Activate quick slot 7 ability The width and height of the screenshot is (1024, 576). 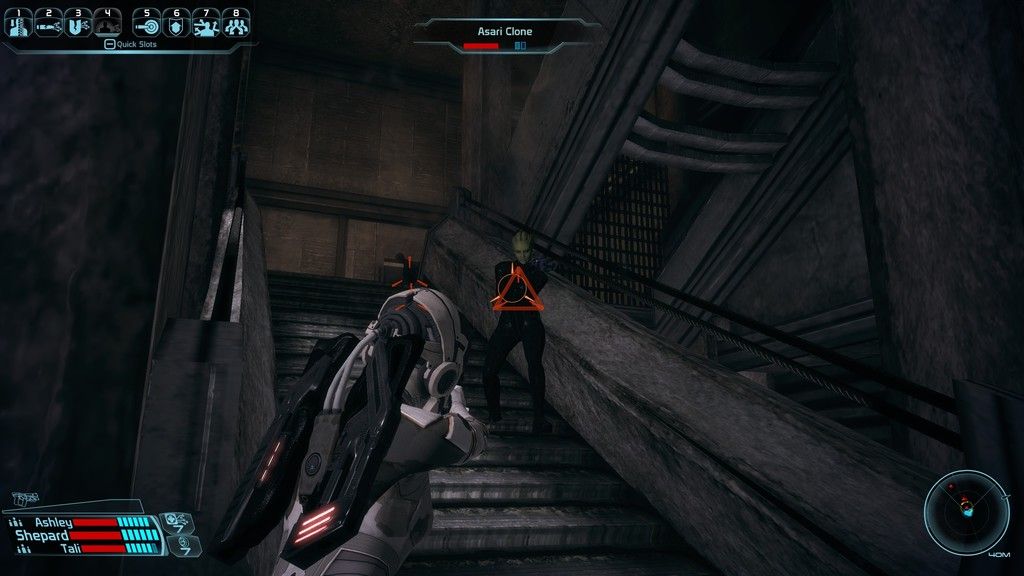(207, 24)
